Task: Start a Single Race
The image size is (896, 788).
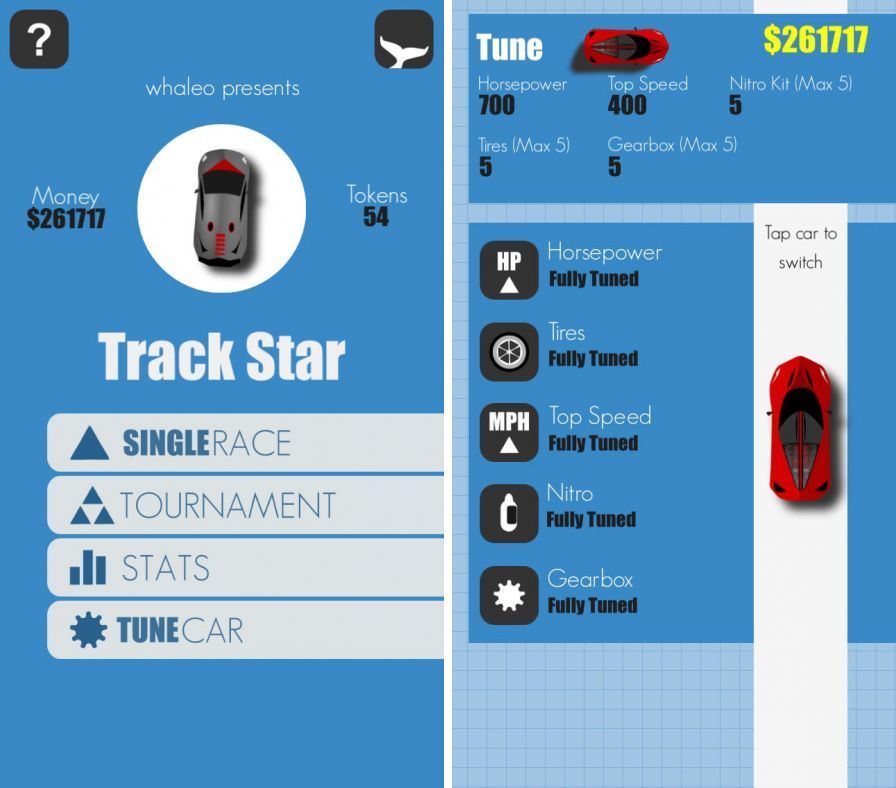Action: (x=245, y=442)
